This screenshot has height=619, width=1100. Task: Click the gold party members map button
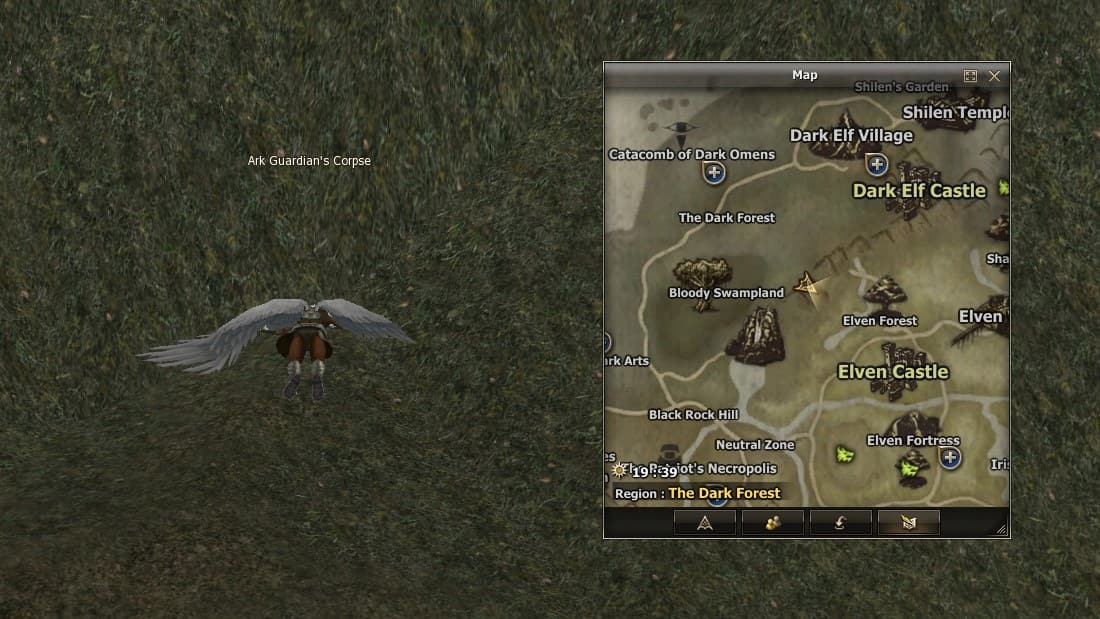coord(773,522)
